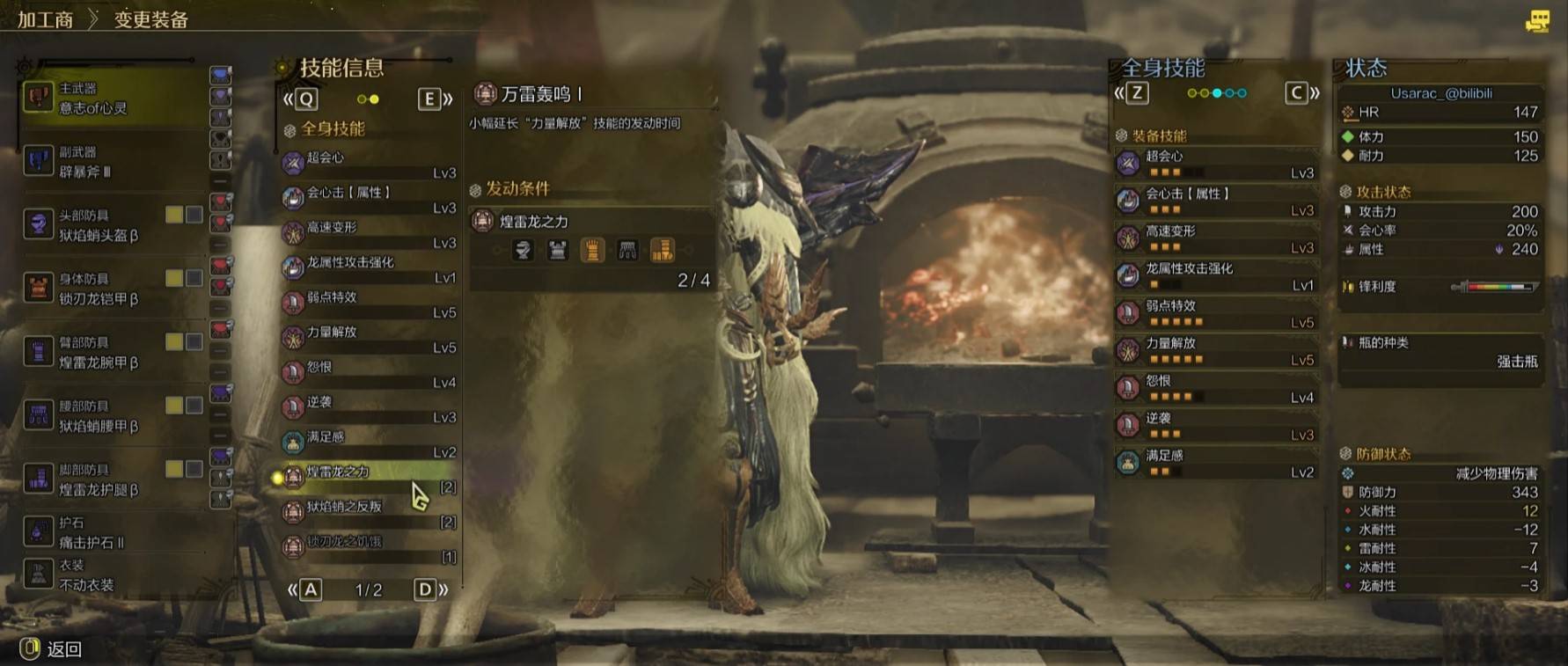Select 力量解放 in the equipment skills panel
1568x666 pixels.
tap(1216, 350)
